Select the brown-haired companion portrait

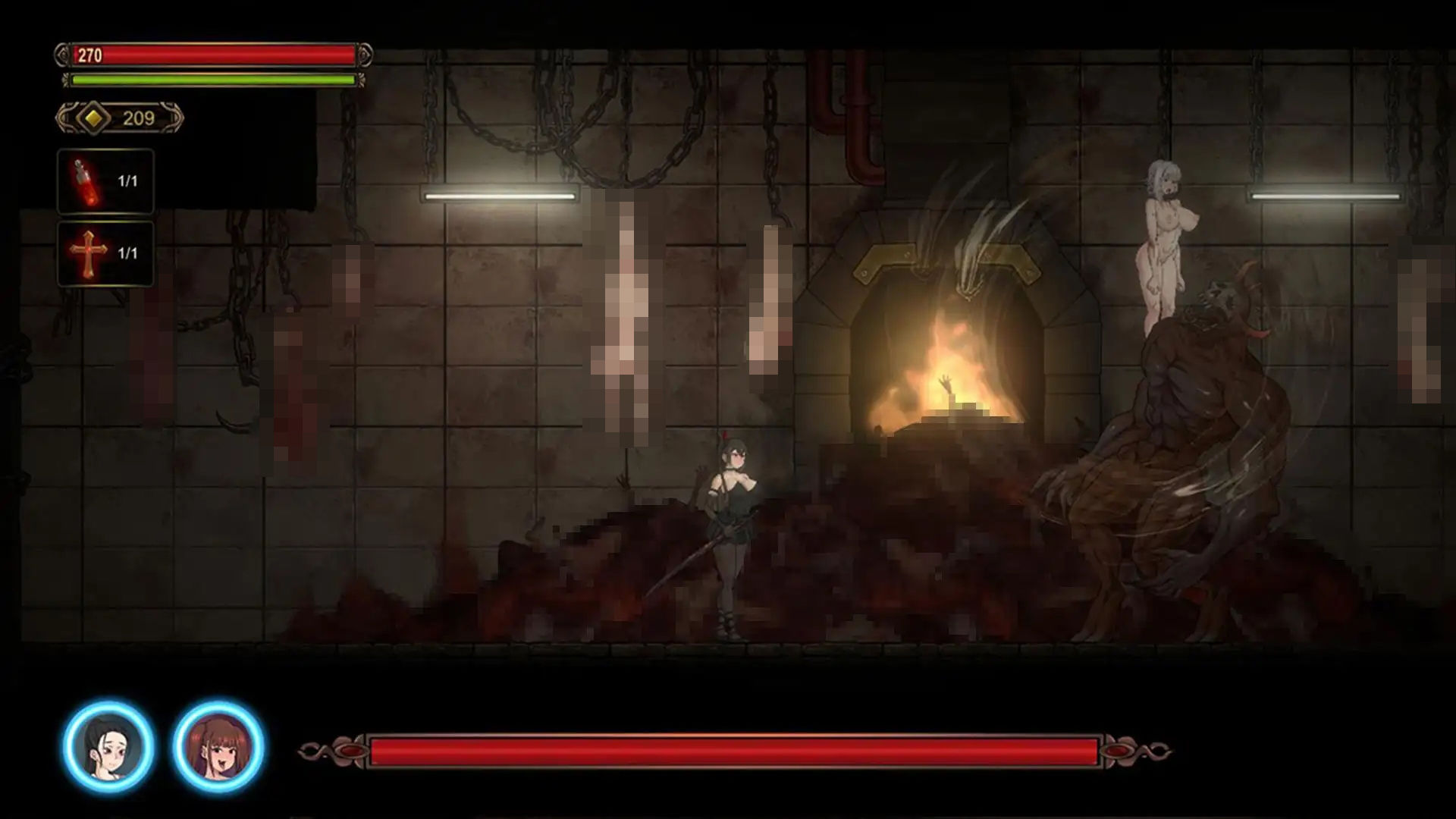click(x=218, y=745)
